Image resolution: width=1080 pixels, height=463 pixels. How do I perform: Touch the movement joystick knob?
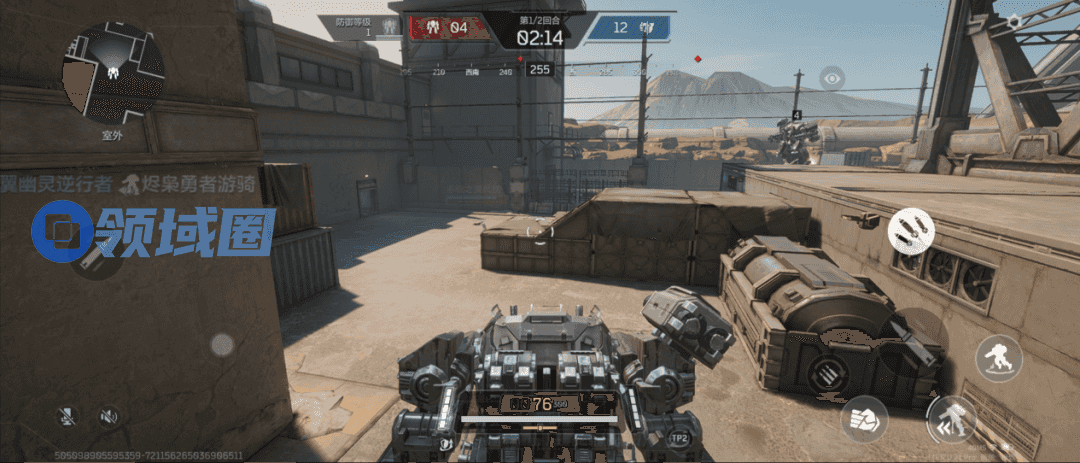[221, 345]
